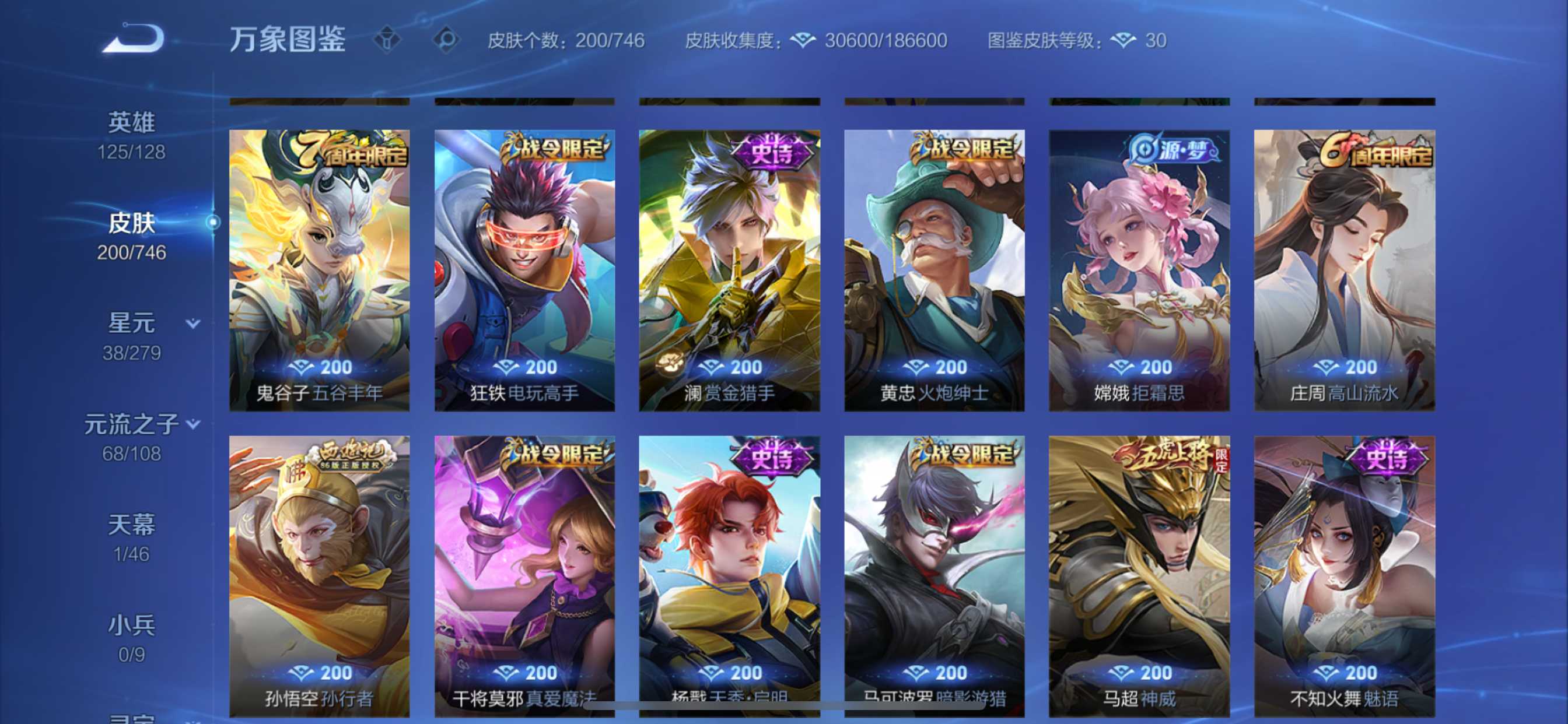Click the skin name 鬼谷子 五谷丰年
Image resolution: width=1568 pixels, height=724 pixels.
click(319, 393)
